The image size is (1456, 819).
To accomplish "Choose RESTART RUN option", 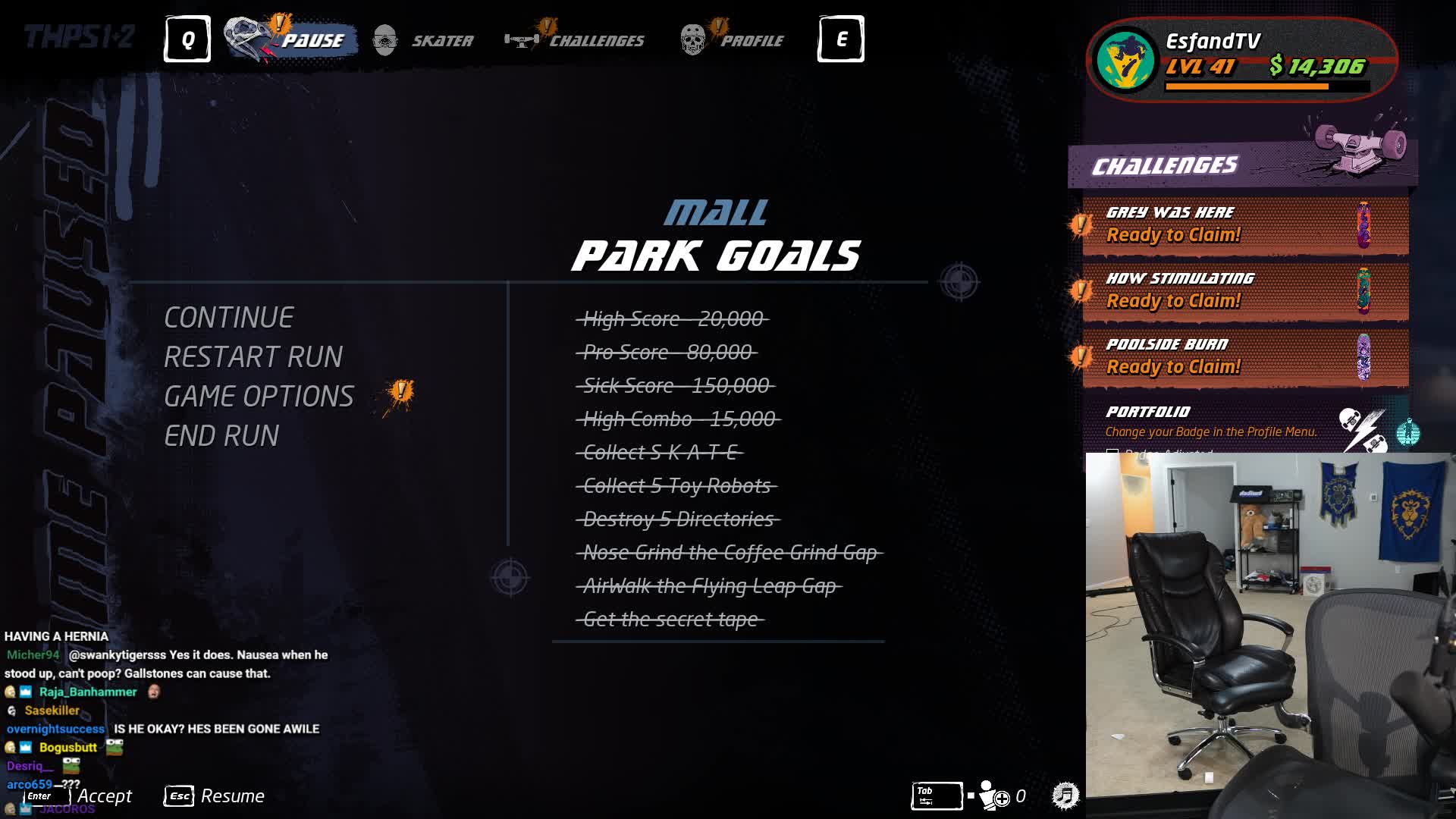I will click(253, 357).
